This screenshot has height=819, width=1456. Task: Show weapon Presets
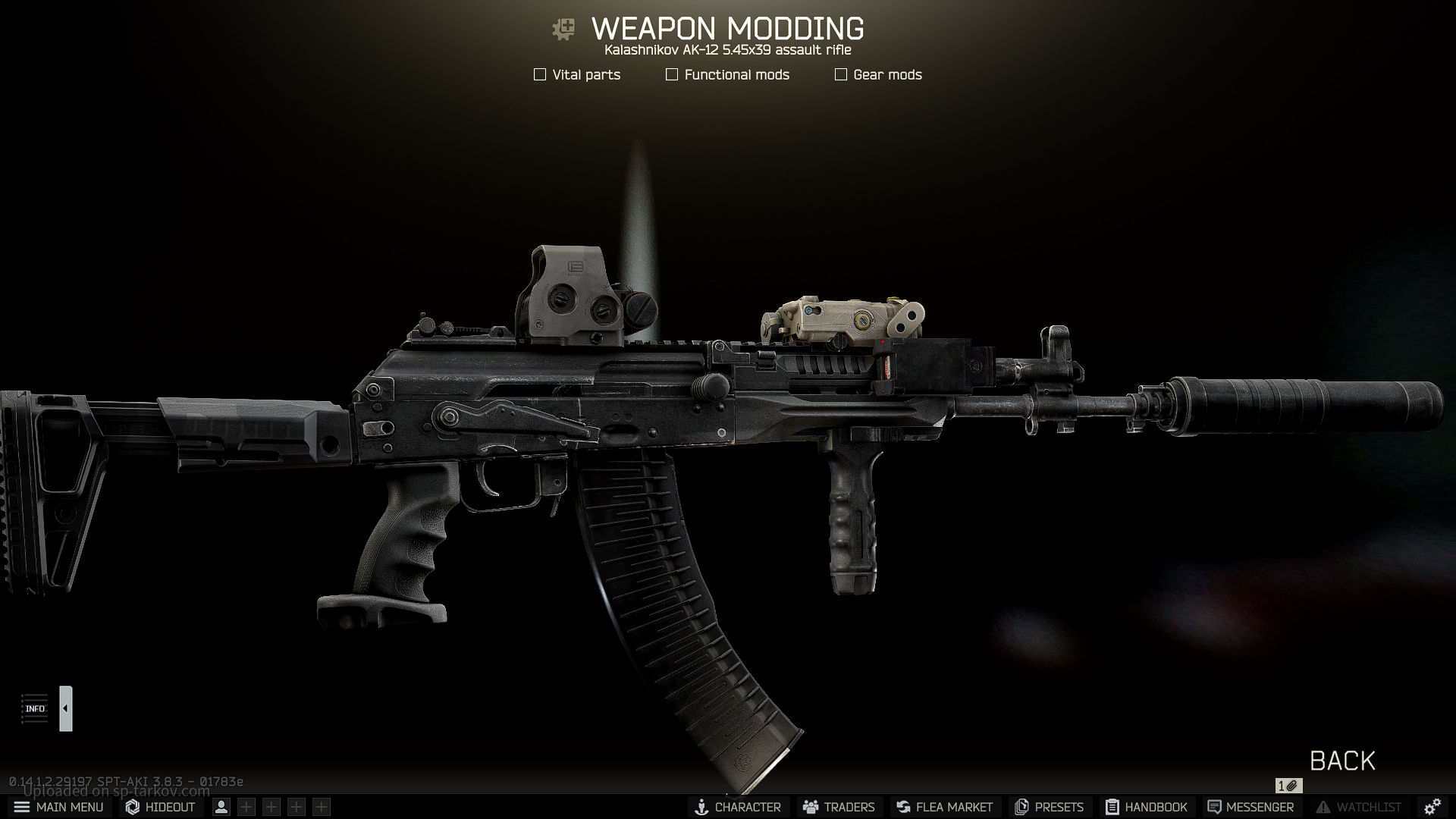click(x=1049, y=807)
